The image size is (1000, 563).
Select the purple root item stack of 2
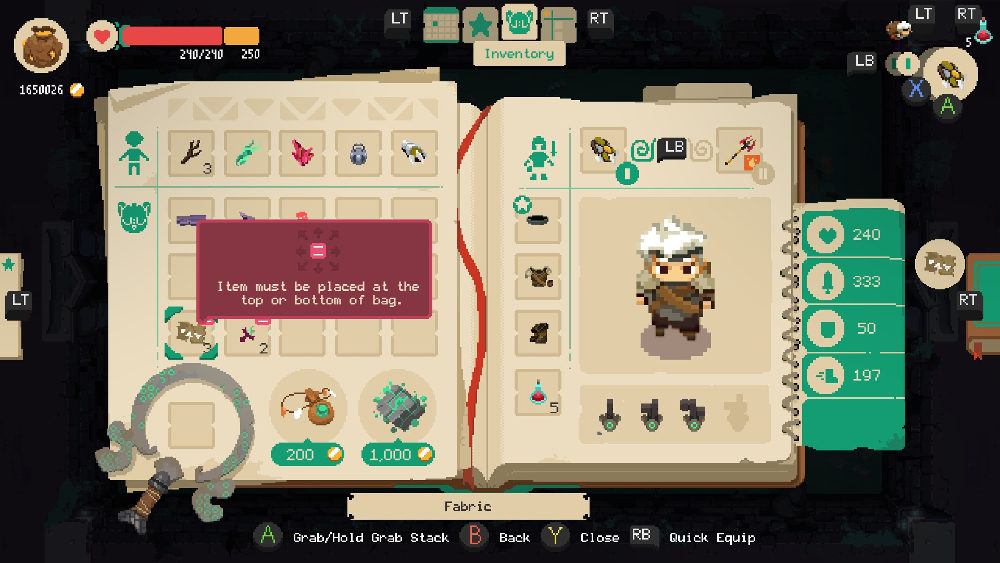(x=248, y=334)
